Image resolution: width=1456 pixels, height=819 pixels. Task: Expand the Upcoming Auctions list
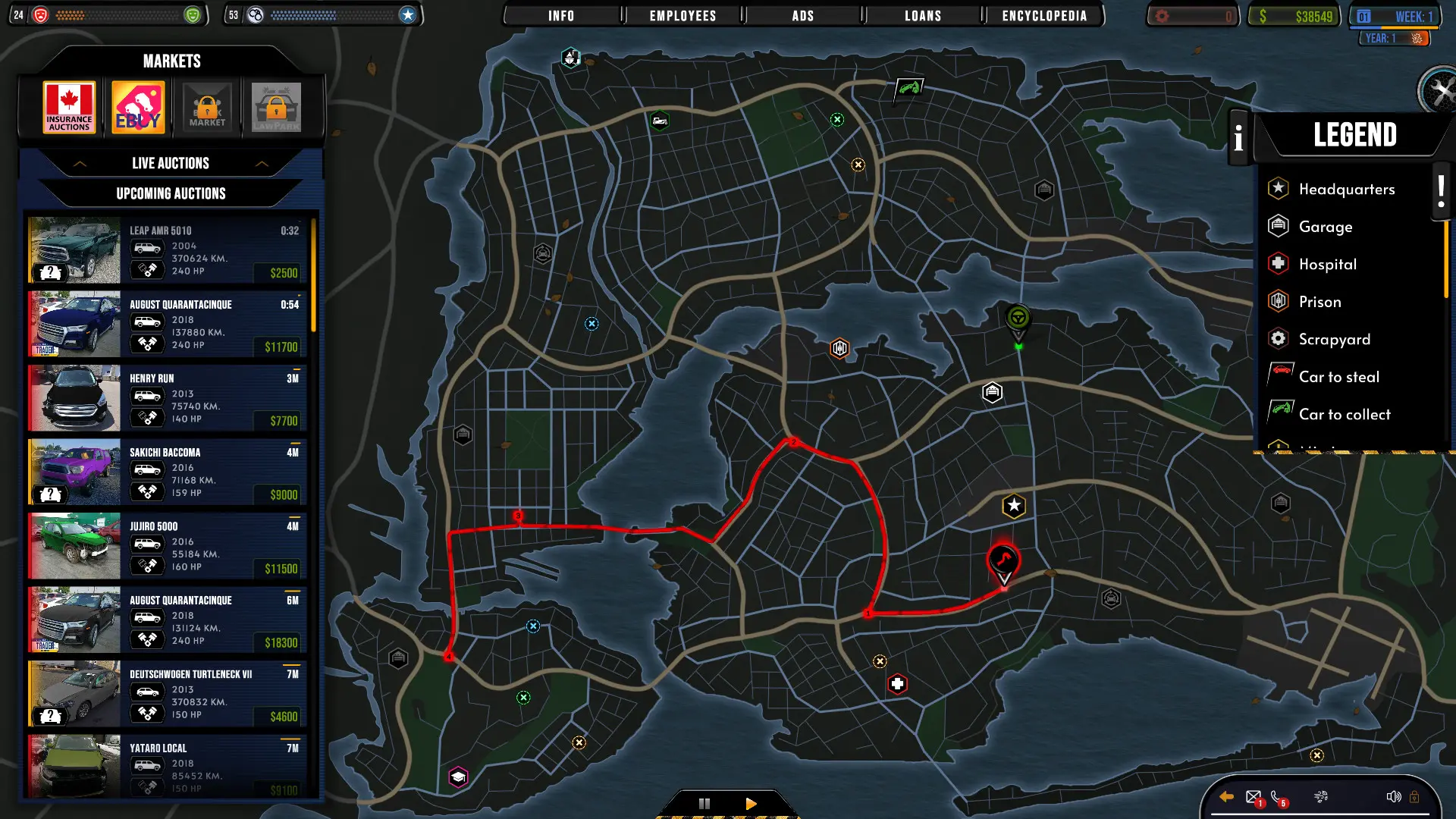point(171,193)
